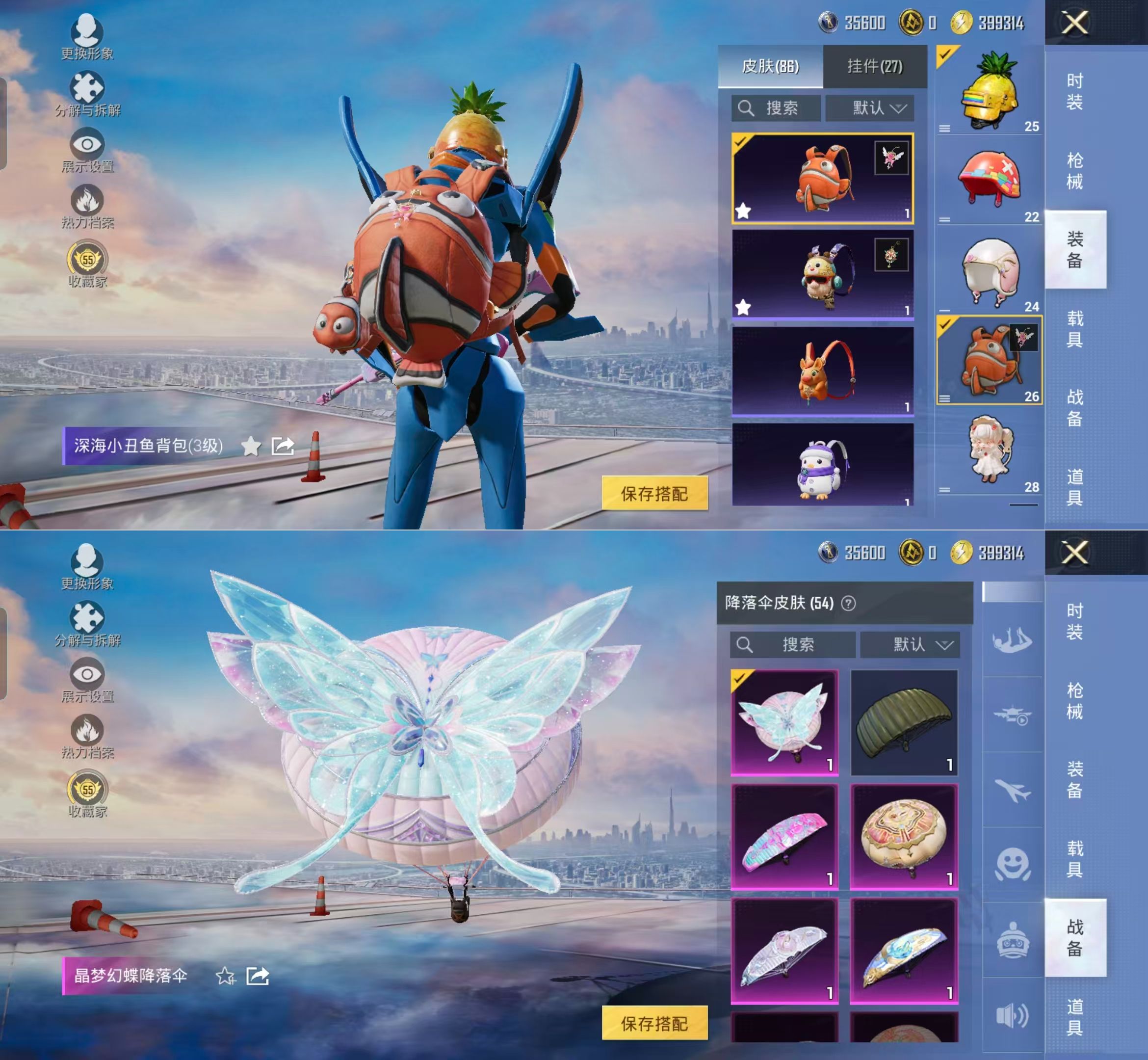Choose the plain green parachute skin
Viewport: 1148px width, 1060px height.
pos(904,722)
